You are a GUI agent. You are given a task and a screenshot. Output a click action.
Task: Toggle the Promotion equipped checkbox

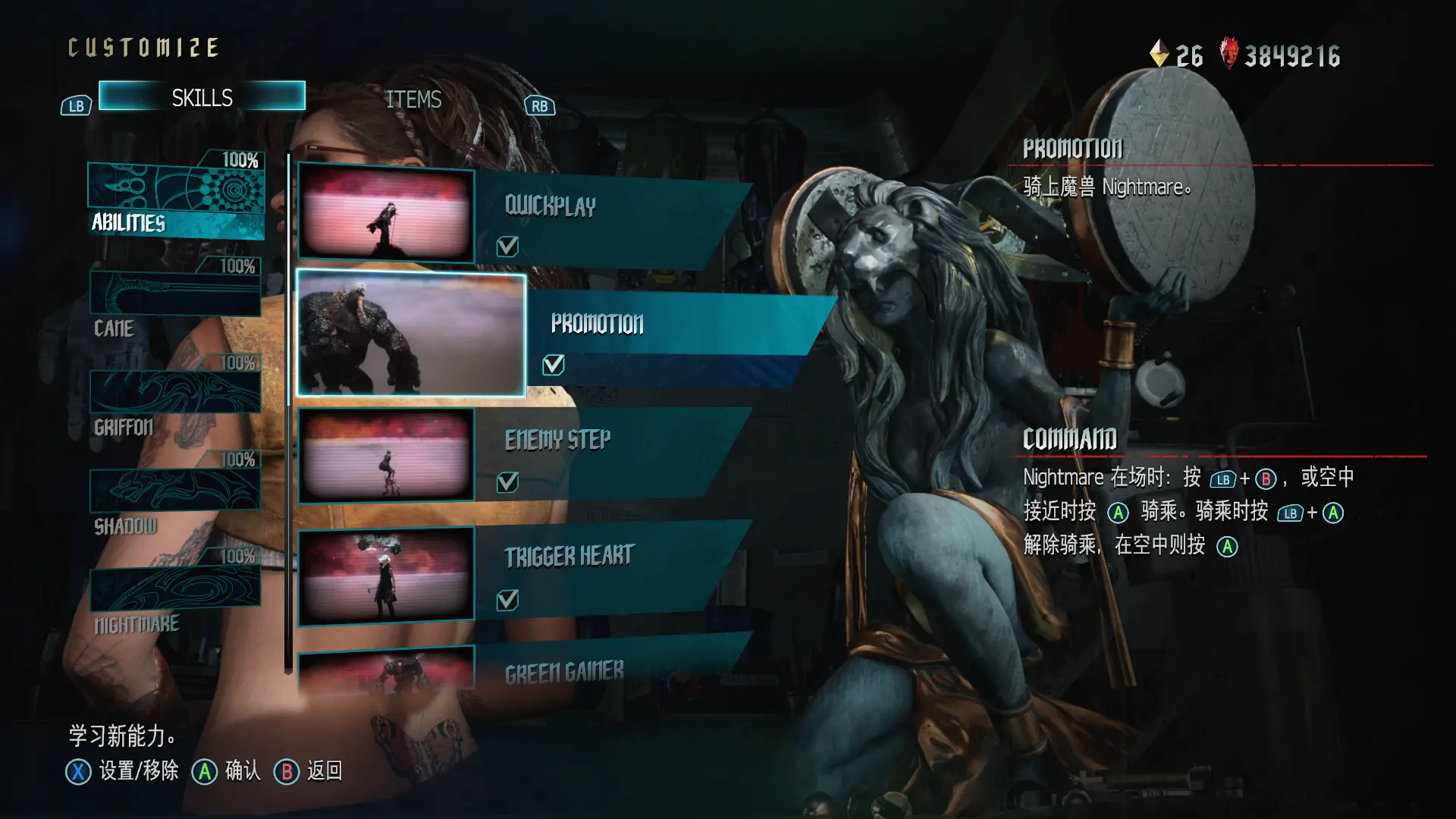click(x=554, y=366)
